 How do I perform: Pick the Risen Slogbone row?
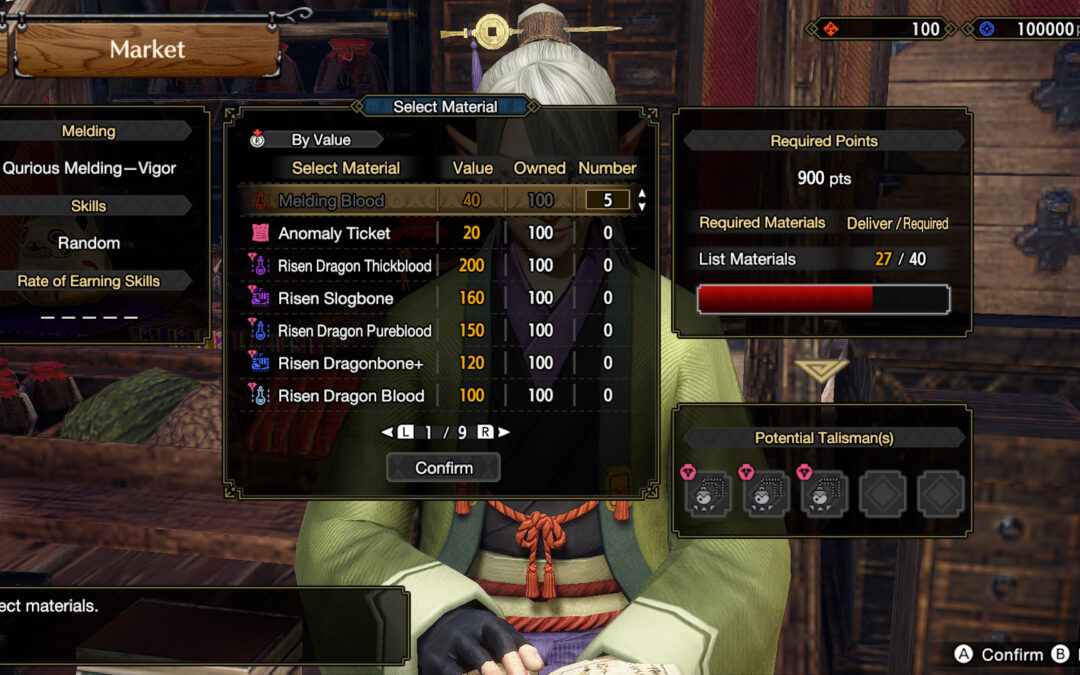pyautogui.click(x=335, y=298)
